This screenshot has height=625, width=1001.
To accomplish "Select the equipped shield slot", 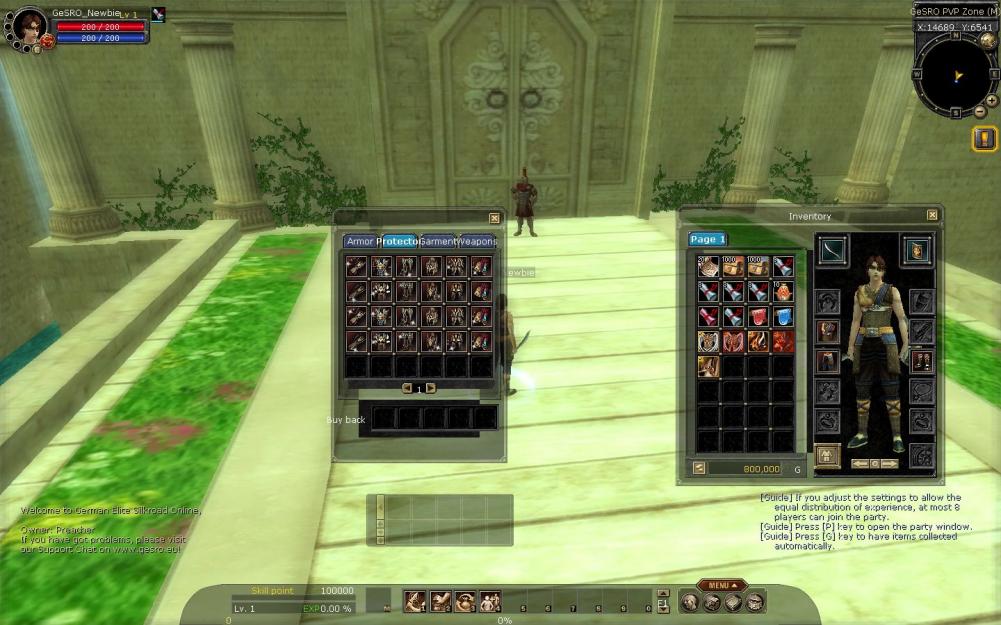I will [915, 250].
